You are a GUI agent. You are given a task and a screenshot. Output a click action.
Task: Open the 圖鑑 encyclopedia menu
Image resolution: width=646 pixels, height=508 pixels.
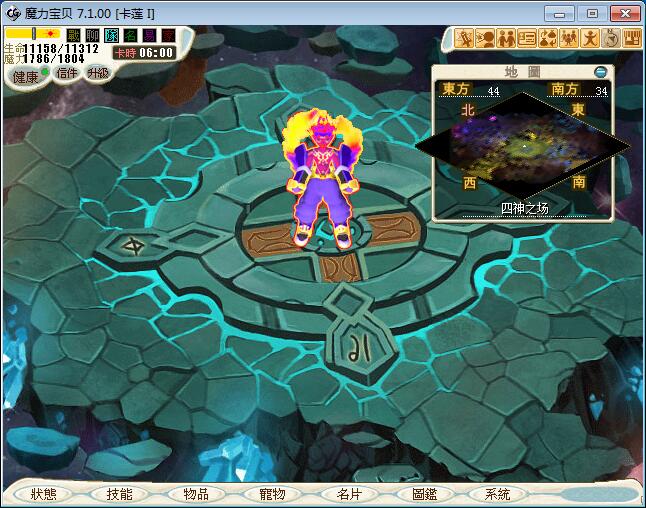424,494
